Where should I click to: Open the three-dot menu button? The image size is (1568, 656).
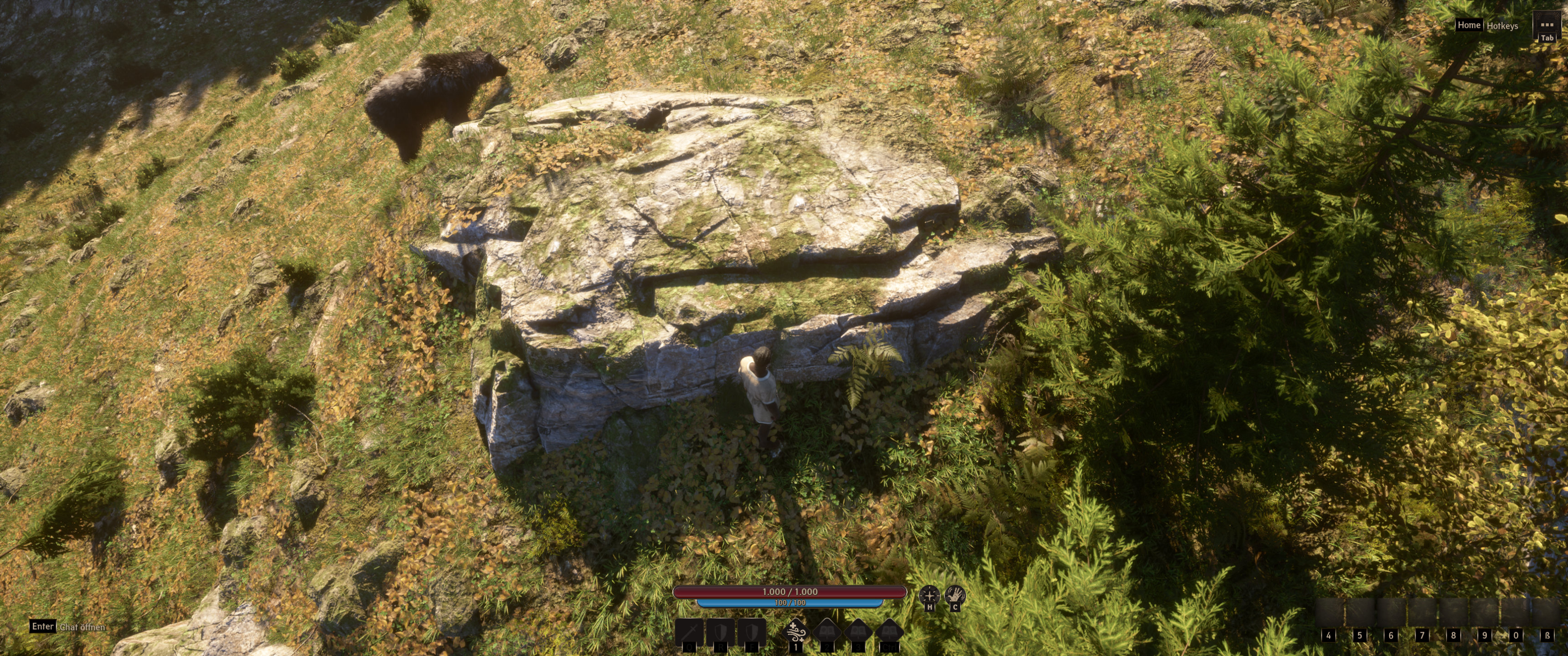[x=1546, y=26]
